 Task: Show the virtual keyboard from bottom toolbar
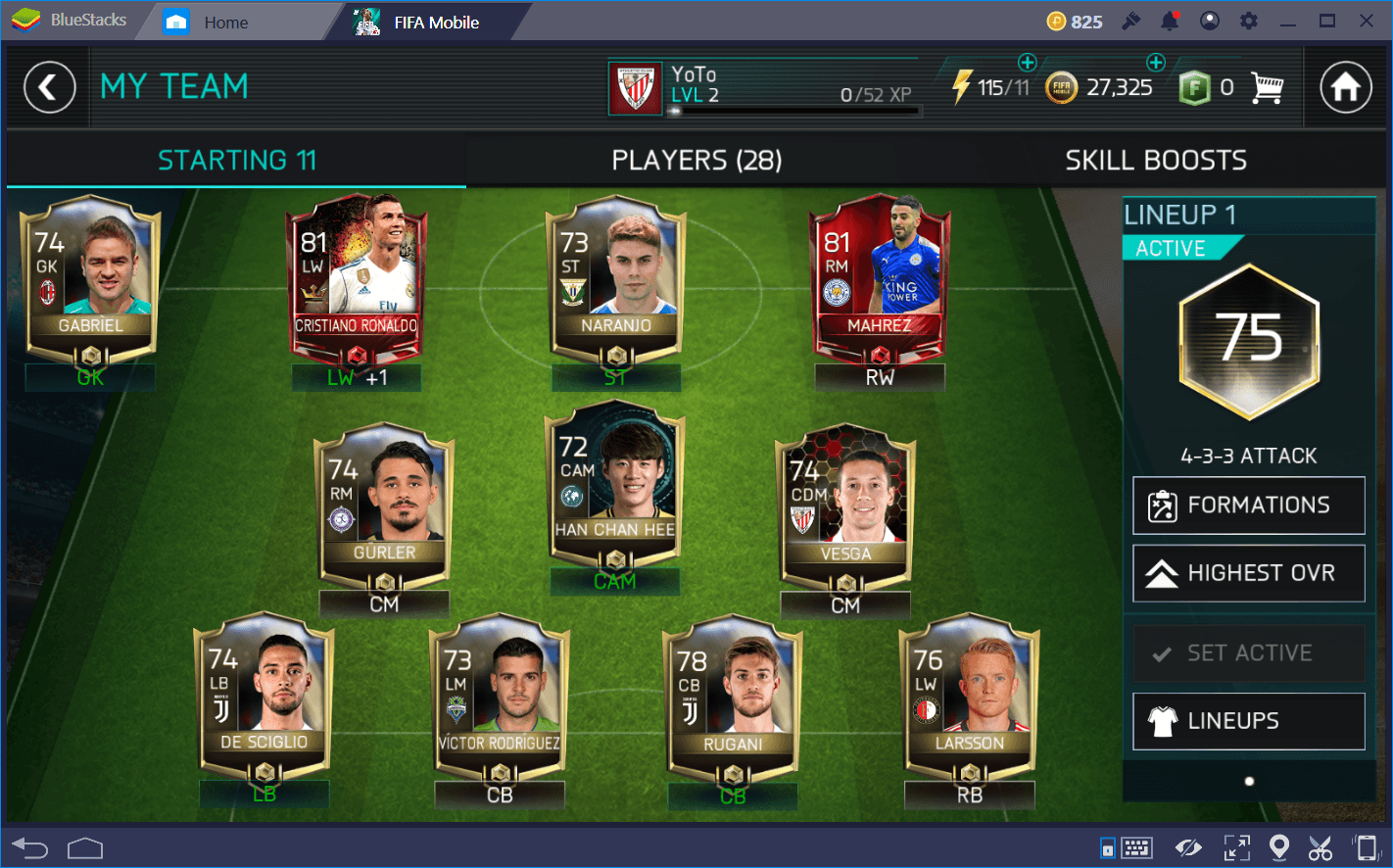pos(1138,846)
